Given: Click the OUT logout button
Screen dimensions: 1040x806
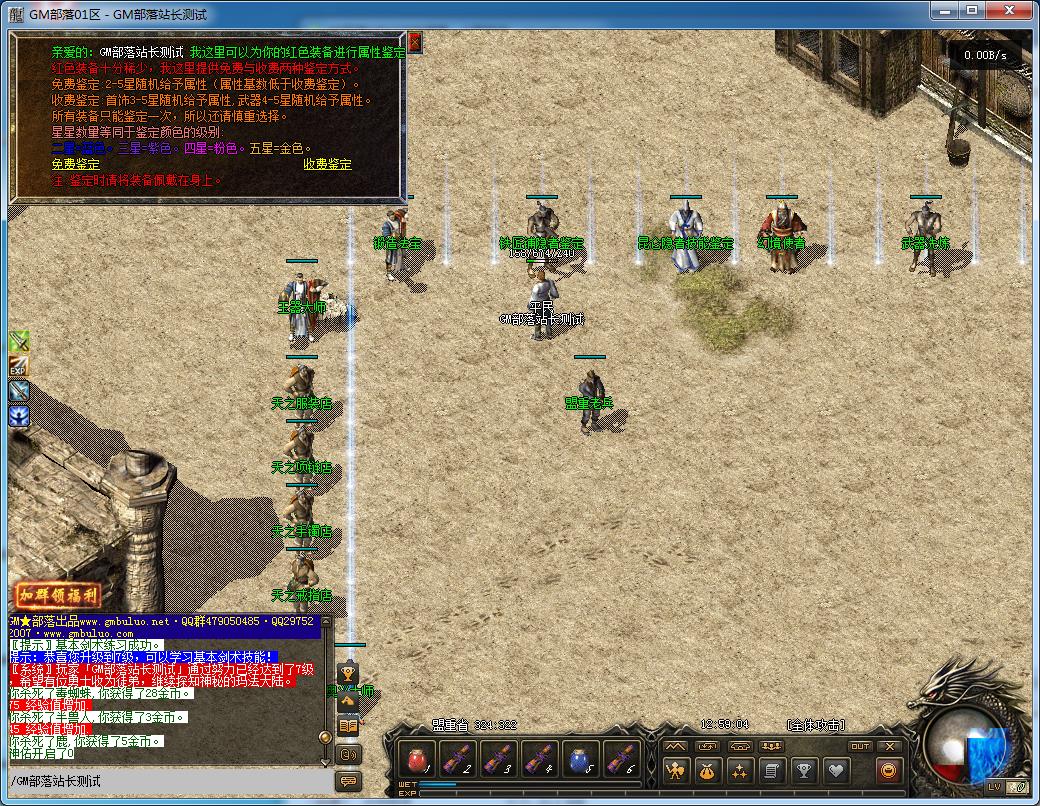Looking at the screenshot, I should pos(860,746).
